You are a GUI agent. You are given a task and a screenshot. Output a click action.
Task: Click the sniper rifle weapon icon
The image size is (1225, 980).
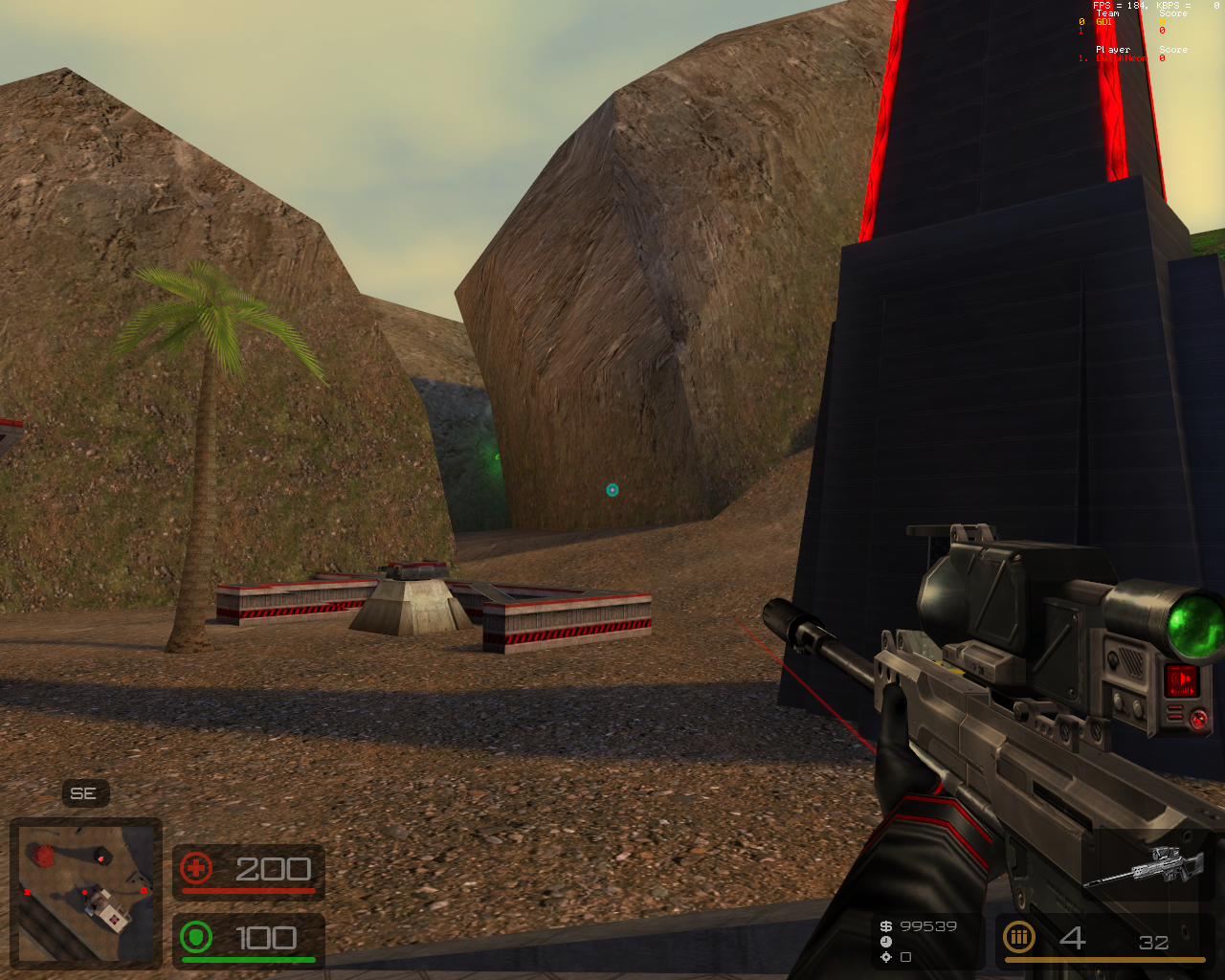[1145, 865]
